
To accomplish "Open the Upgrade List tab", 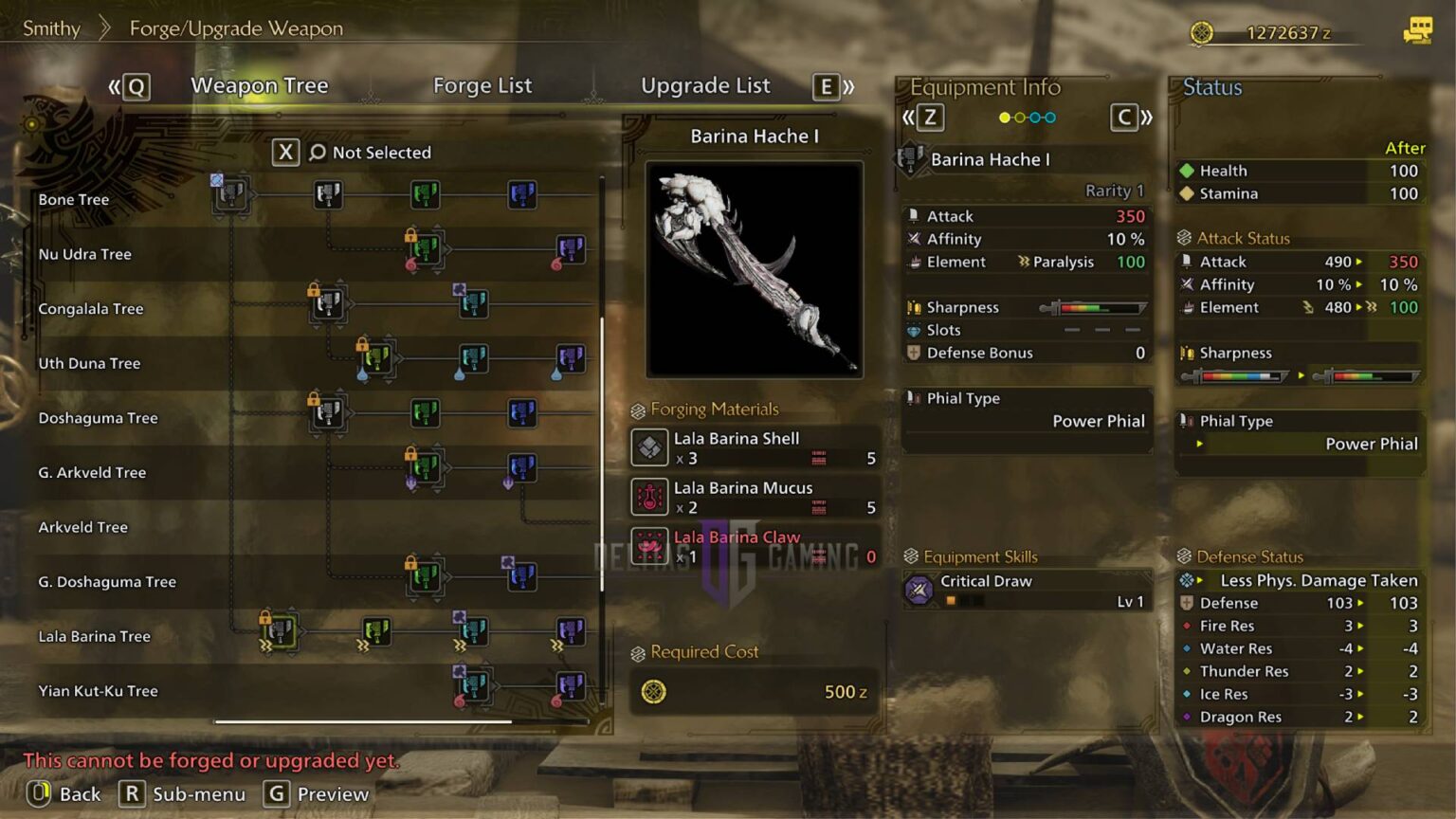I will 705,85.
